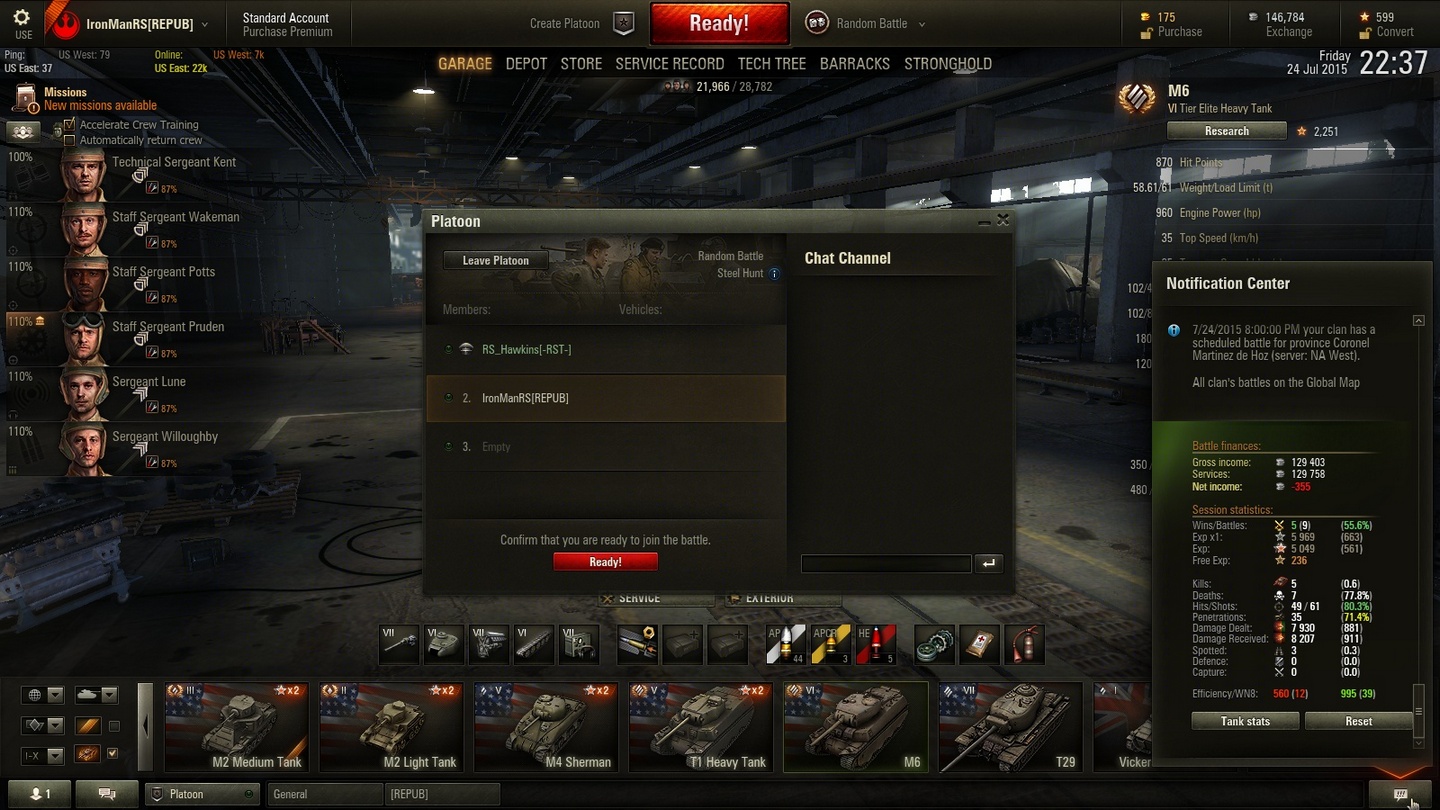Click the red Ready! button in the top bar
This screenshot has width=1440, height=810.
click(x=719, y=24)
